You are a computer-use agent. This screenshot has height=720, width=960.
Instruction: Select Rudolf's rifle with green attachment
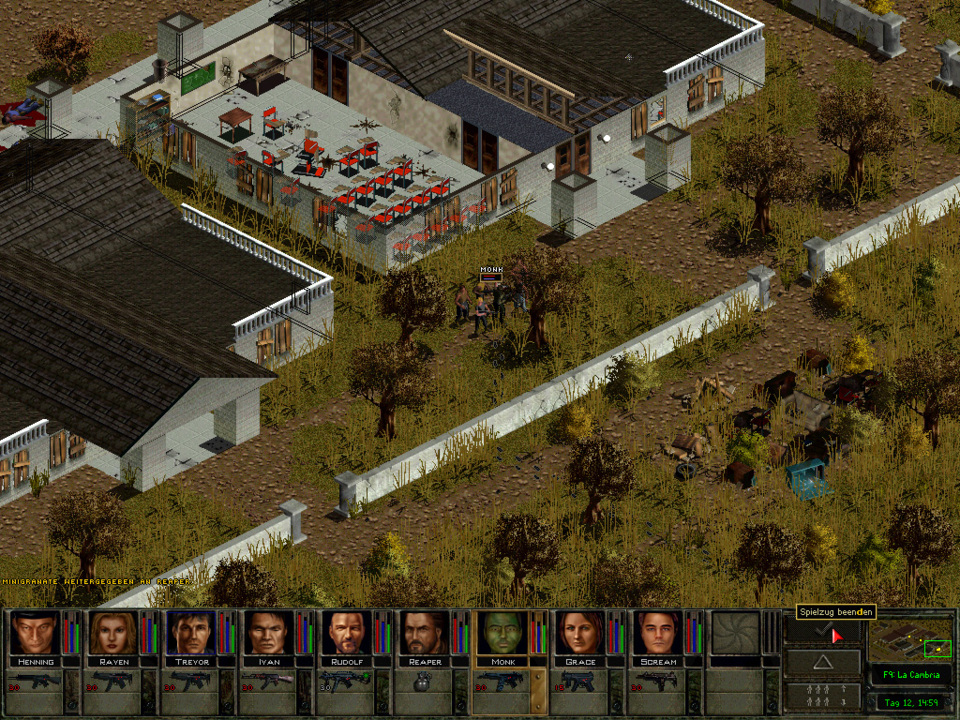pyautogui.click(x=346, y=685)
